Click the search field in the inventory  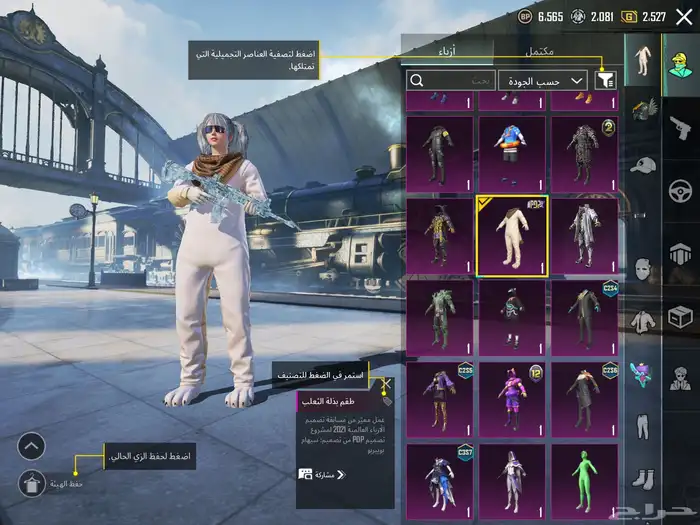tap(452, 80)
